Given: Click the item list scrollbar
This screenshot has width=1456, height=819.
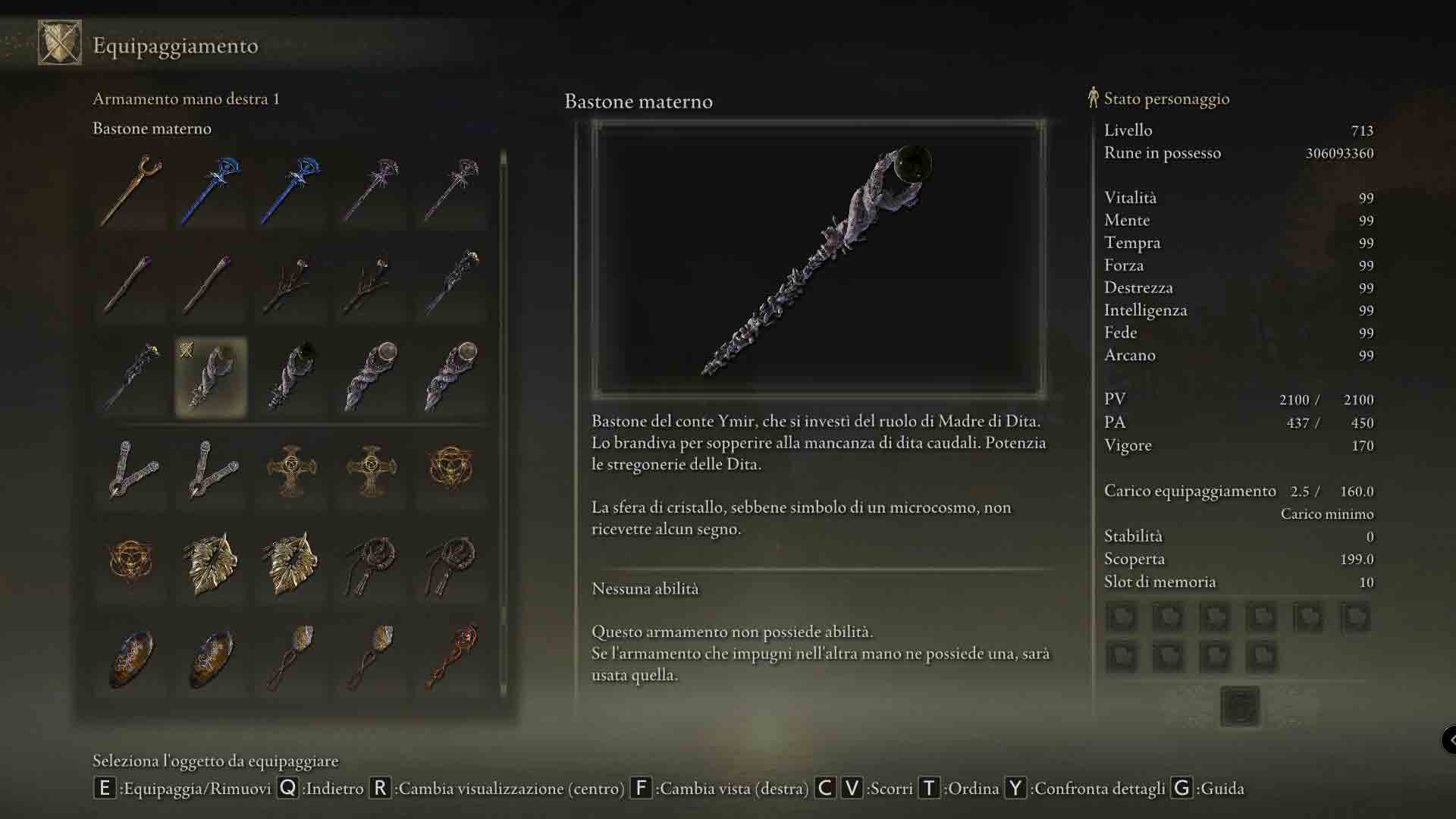Looking at the screenshot, I should coord(503,425).
